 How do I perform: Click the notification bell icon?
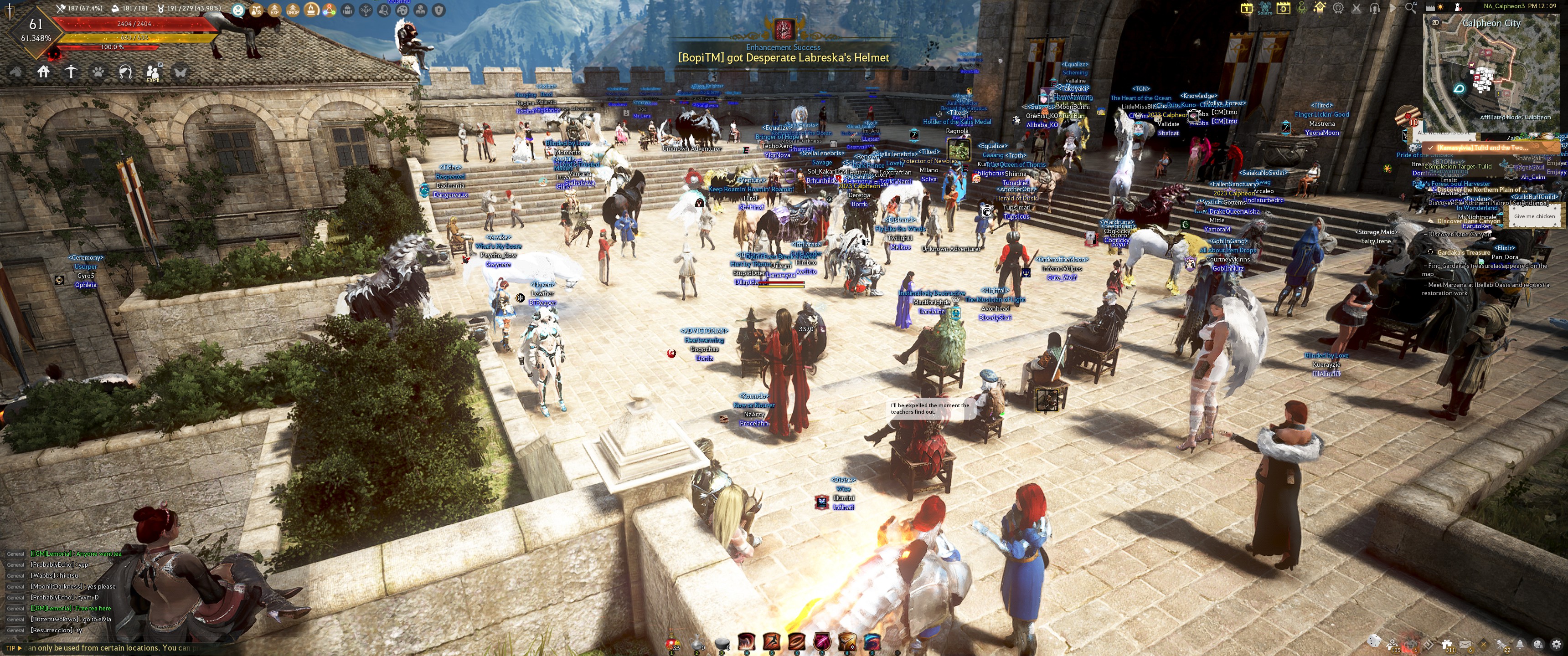[x=1520, y=644]
